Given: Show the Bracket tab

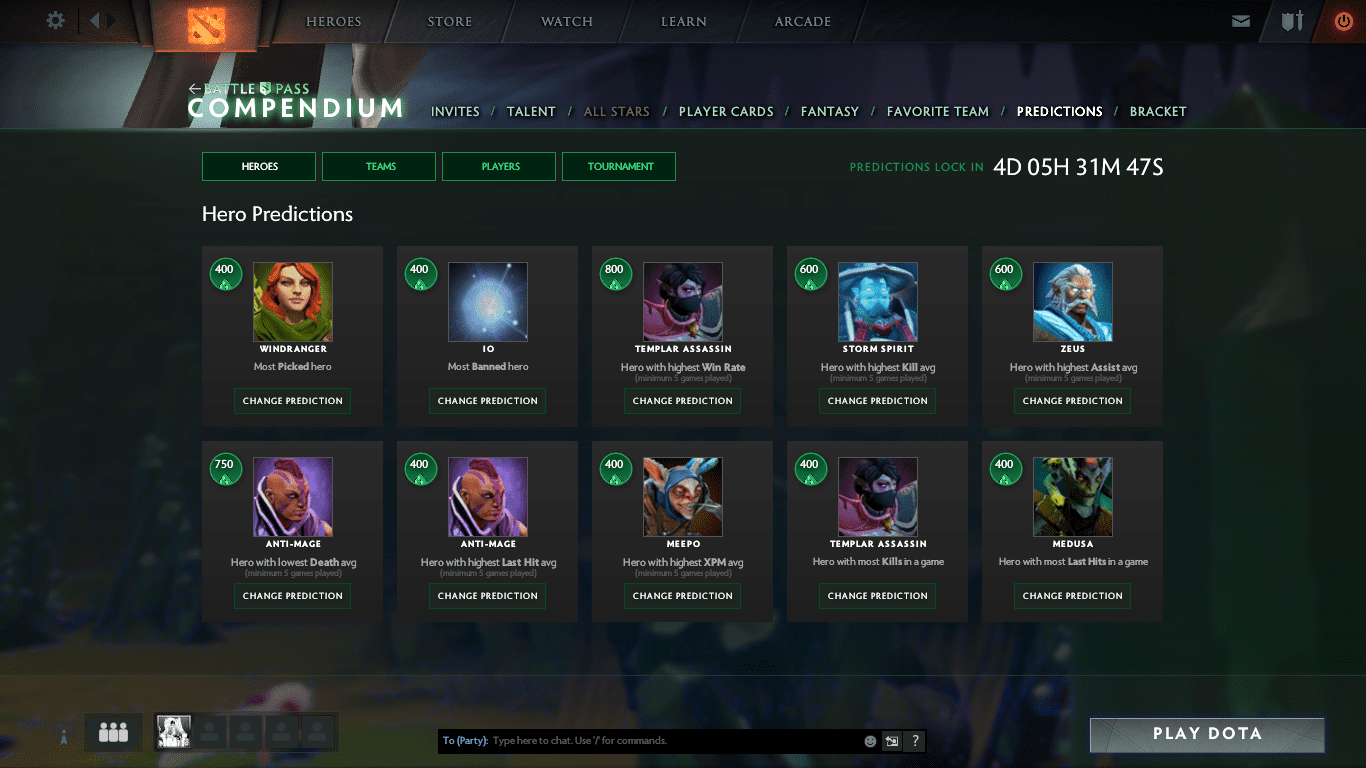Looking at the screenshot, I should coord(1158,112).
